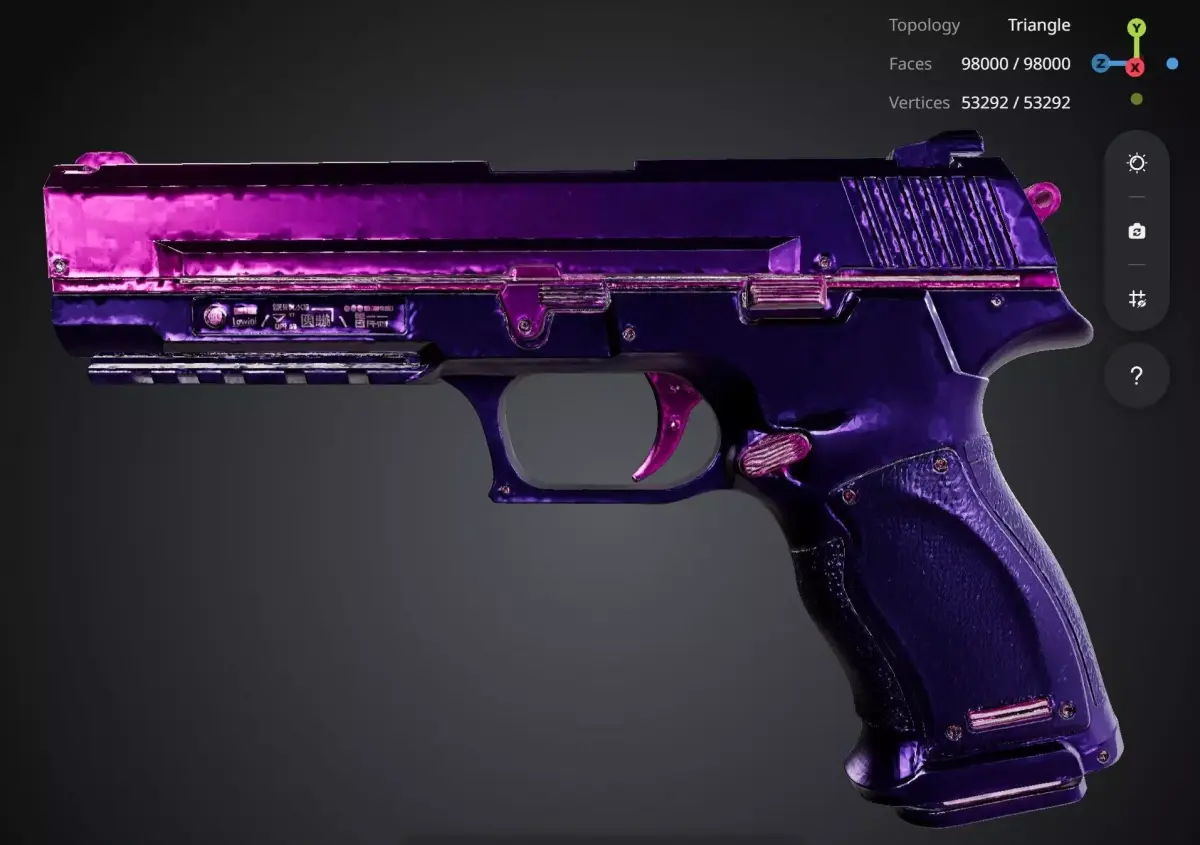Screen dimensions: 1200x845
Task: Toggle the grid visibility icon
Action: [x=1137, y=298]
